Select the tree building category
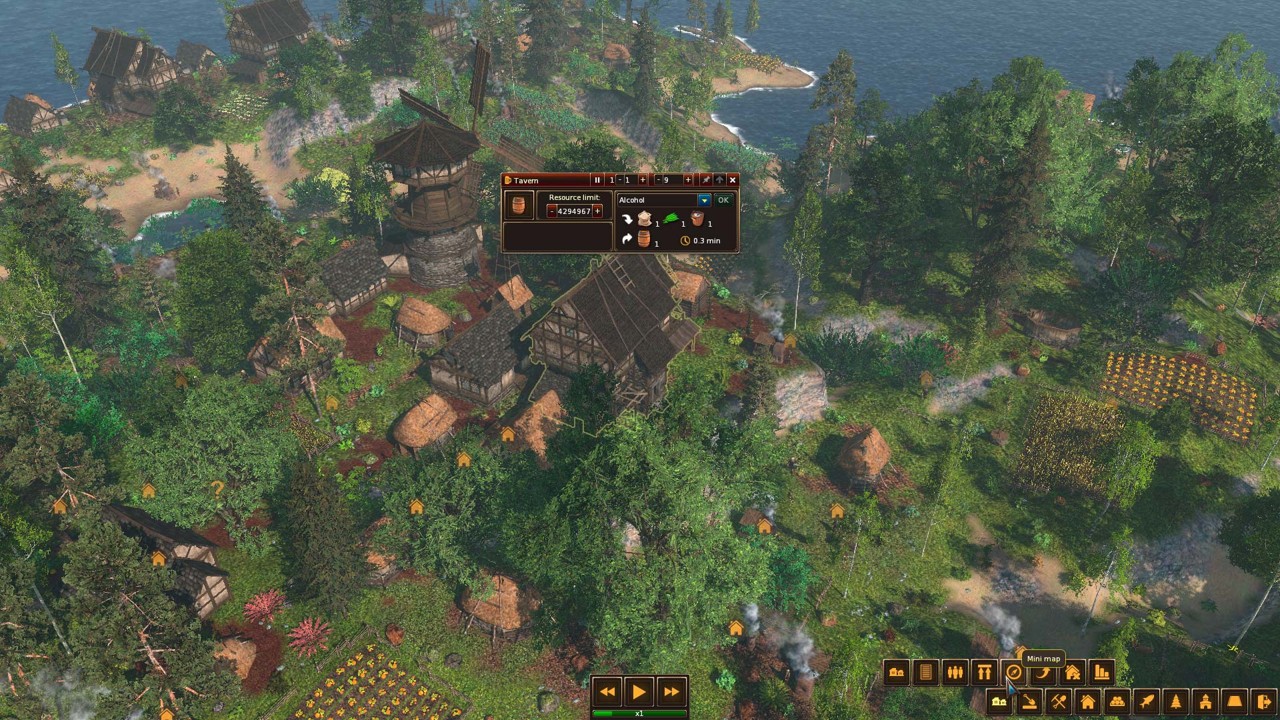The height and width of the screenshot is (720, 1280). point(1175,702)
